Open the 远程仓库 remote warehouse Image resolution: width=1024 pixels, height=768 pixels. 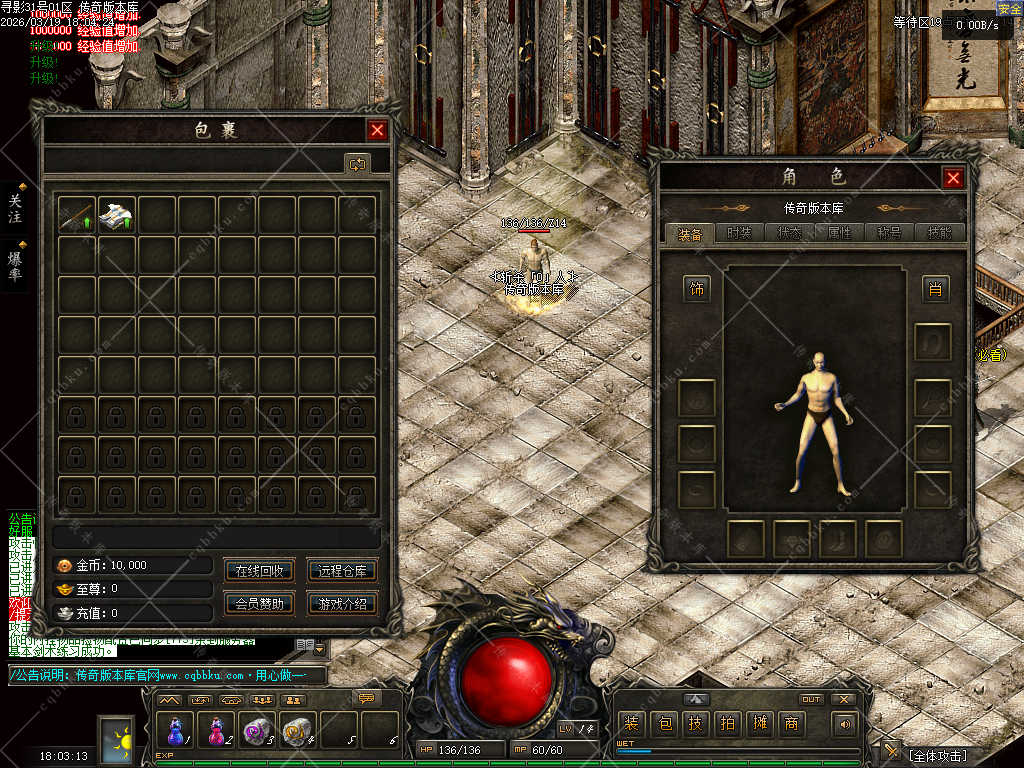coord(342,571)
